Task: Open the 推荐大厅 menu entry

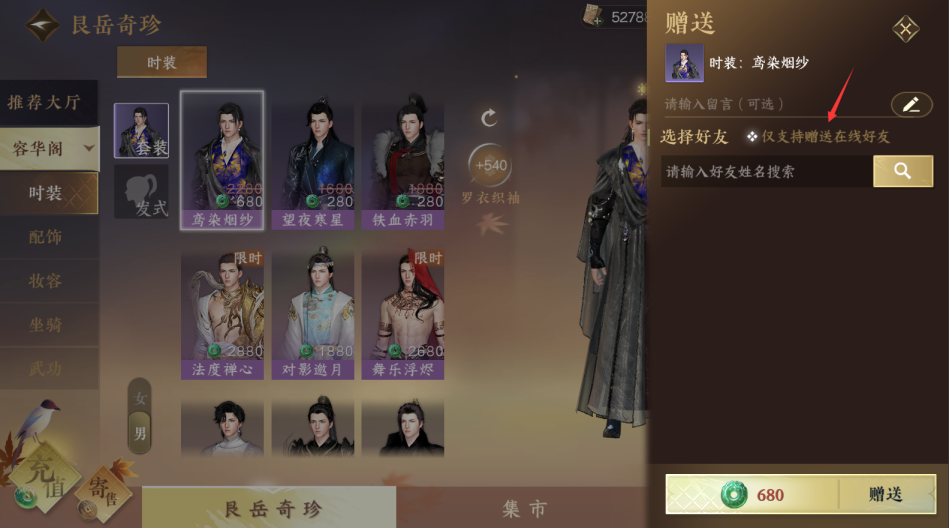Action: (45, 102)
